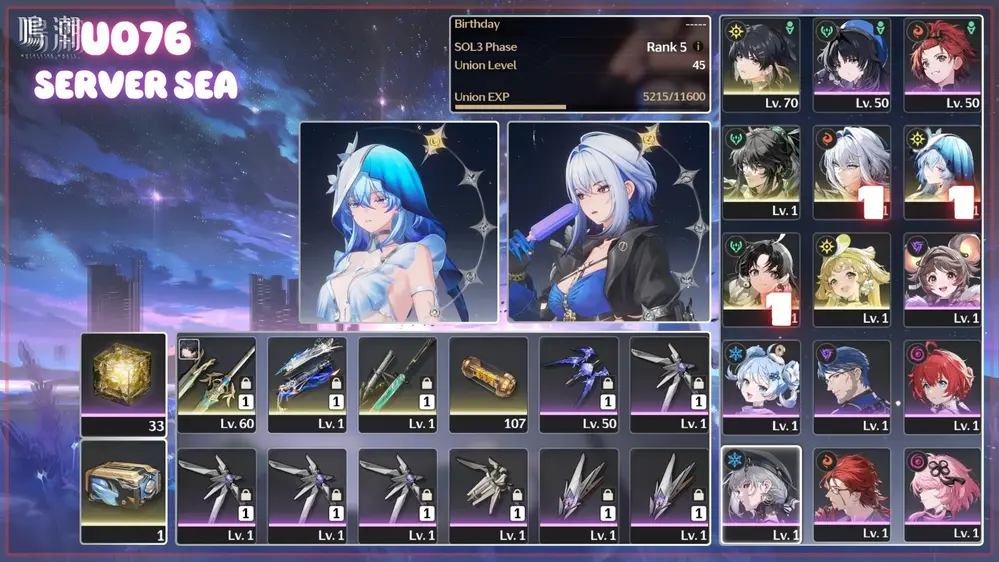Select the green-bladed sword slot
This screenshot has width=999, height=562.
(397, 383)
